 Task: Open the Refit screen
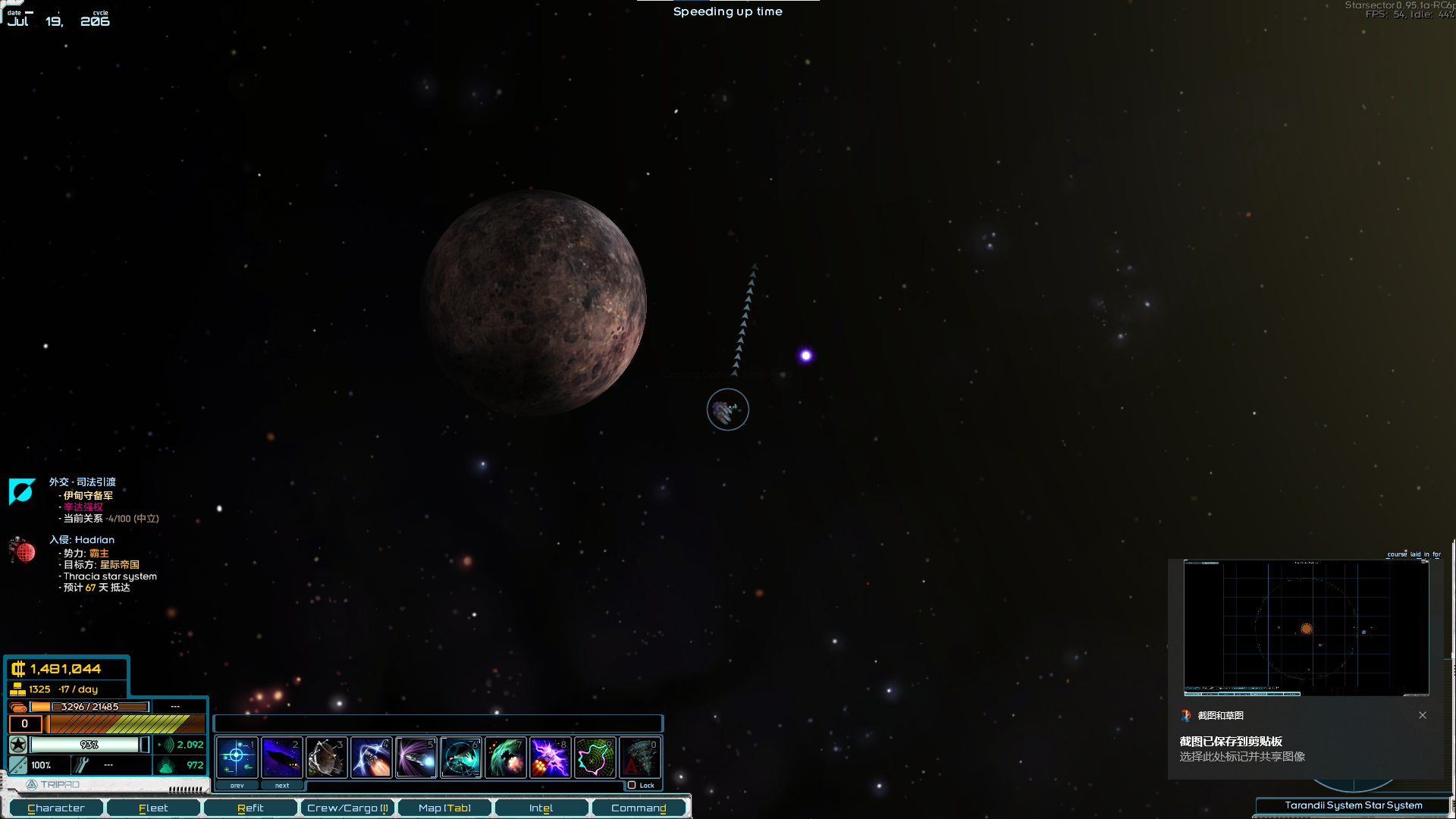tap(250, 808)
